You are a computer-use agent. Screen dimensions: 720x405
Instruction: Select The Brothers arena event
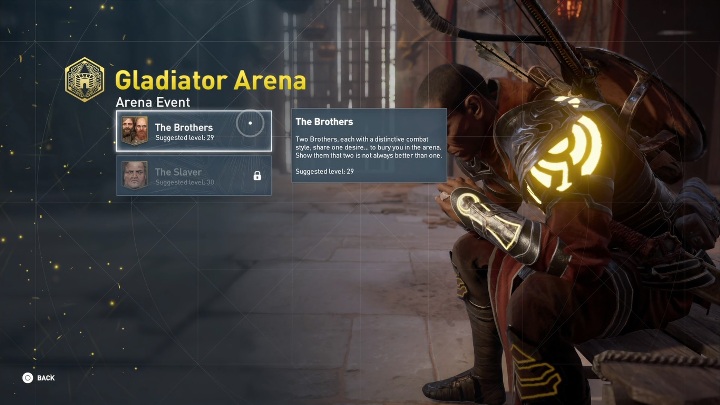tap(193, 131)
